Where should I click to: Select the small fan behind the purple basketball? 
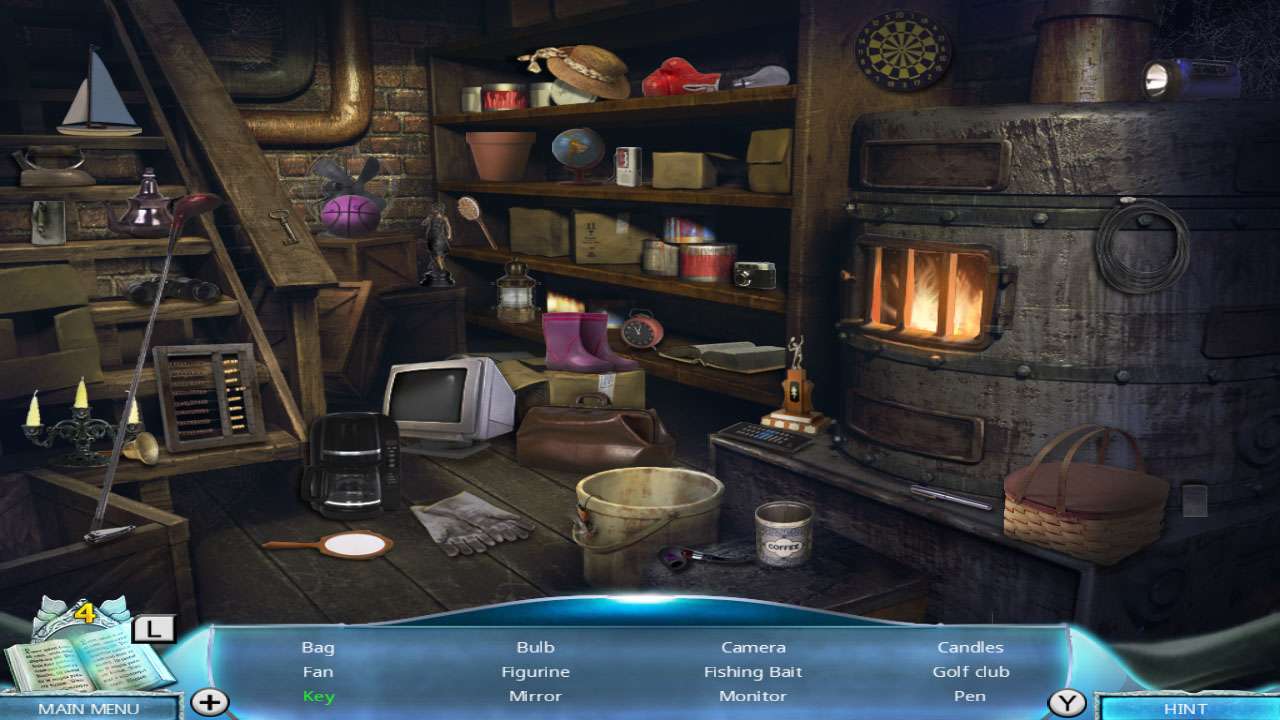[345, 180]
